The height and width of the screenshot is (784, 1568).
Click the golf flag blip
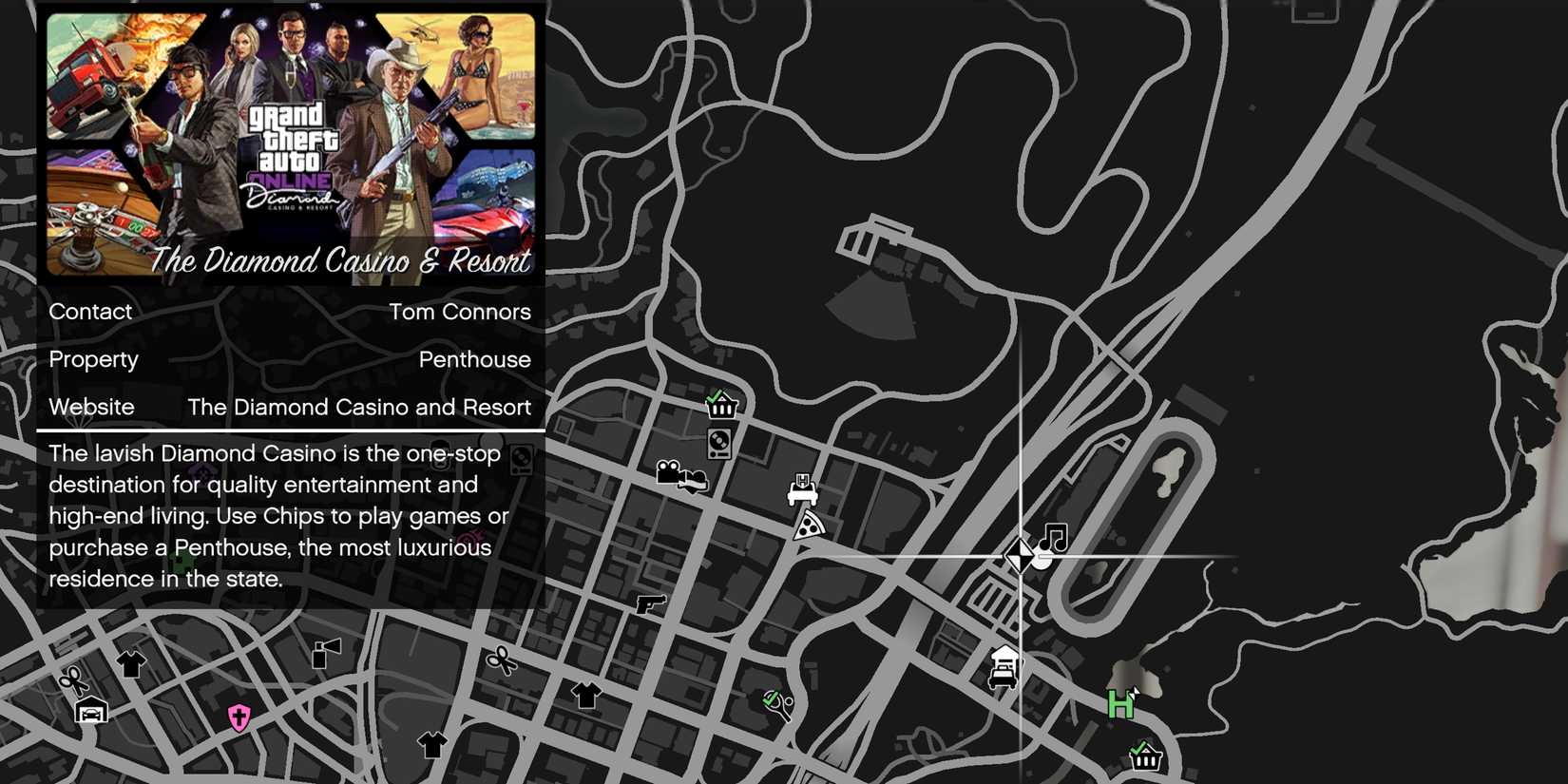pyautogui.click(x=324, y=652)
